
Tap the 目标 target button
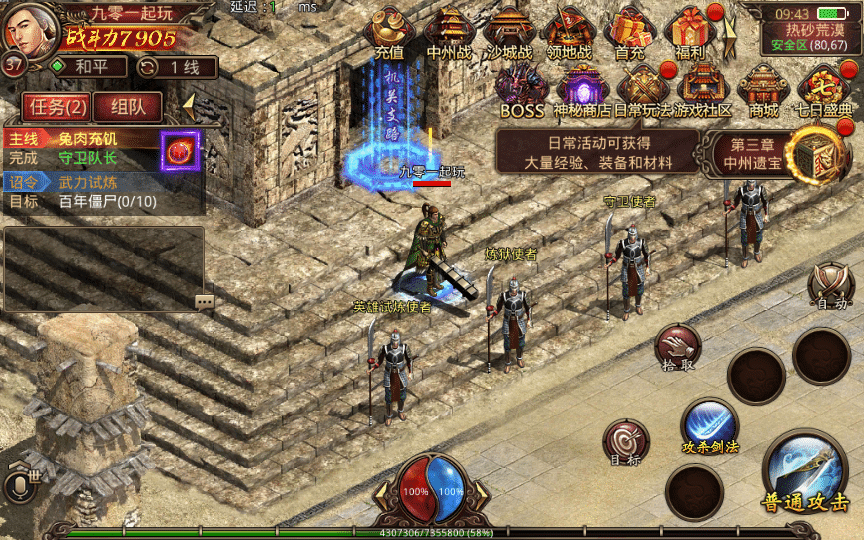click(x=626, y=442)
